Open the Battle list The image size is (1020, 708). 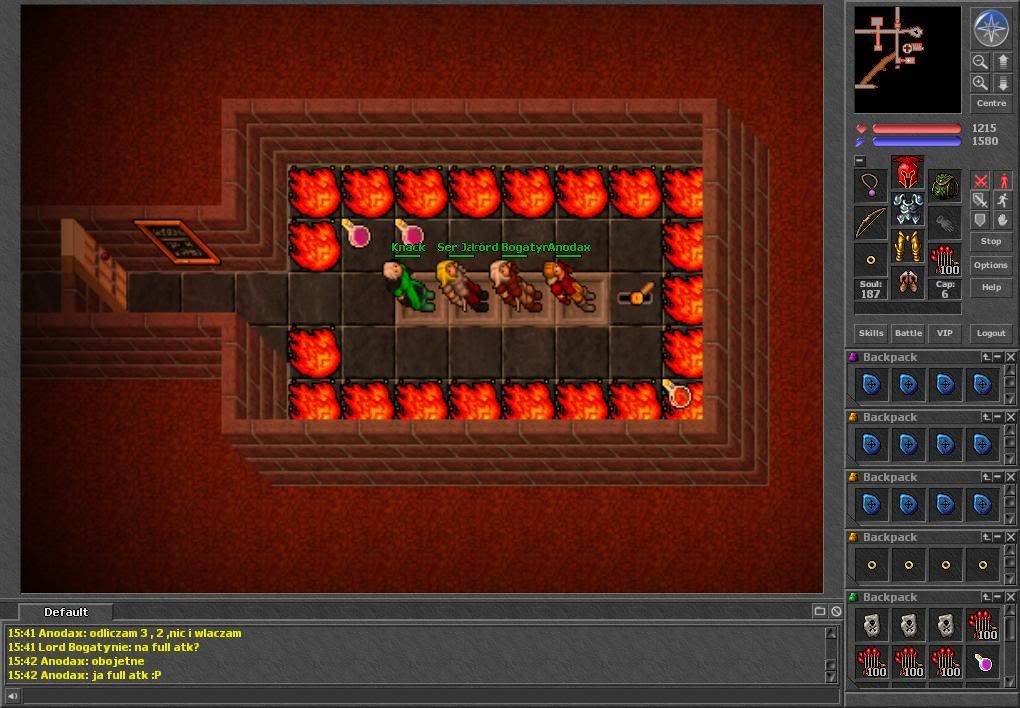pos(908,333)
